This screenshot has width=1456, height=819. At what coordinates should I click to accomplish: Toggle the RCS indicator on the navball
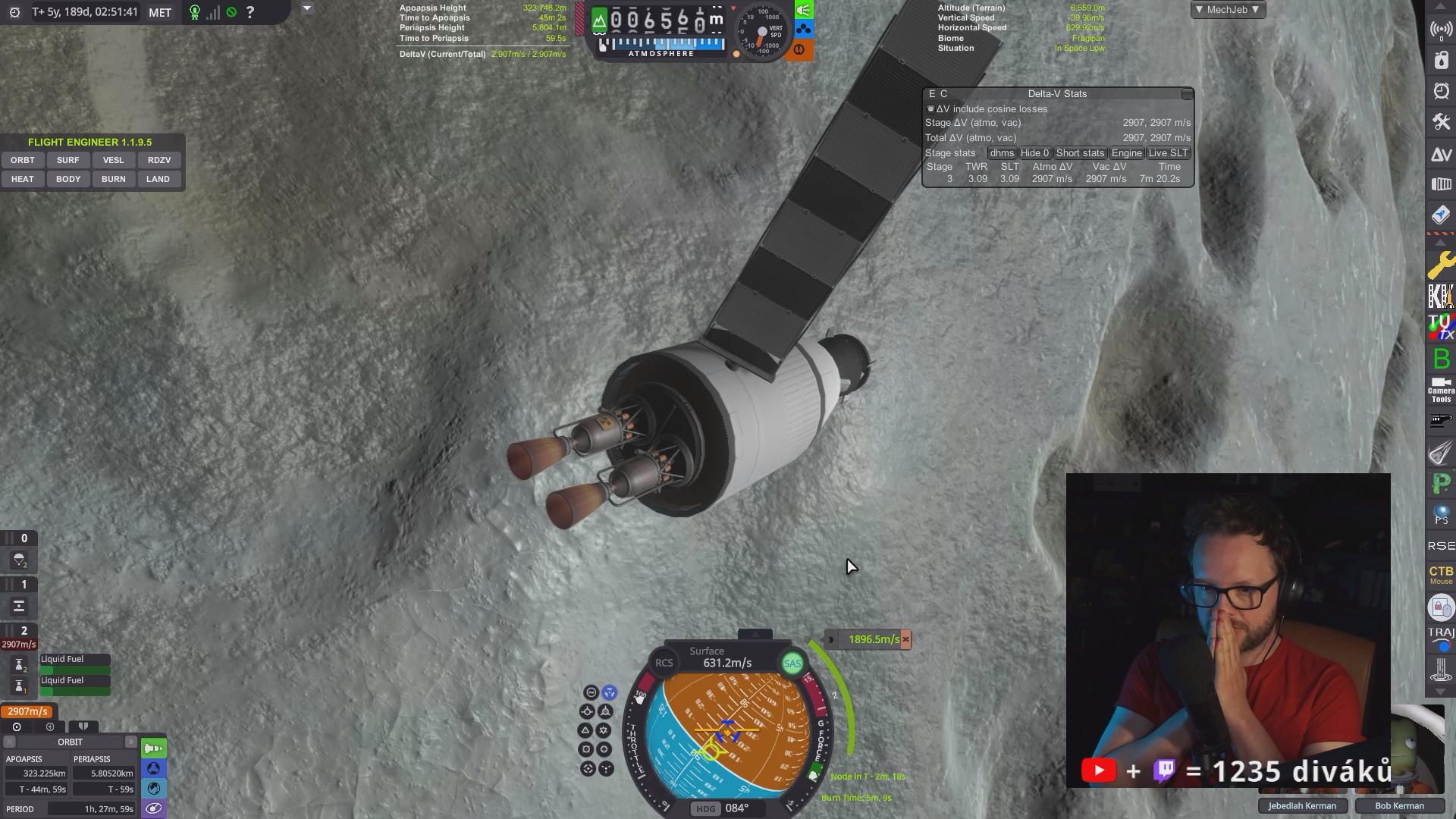[664, 663]
